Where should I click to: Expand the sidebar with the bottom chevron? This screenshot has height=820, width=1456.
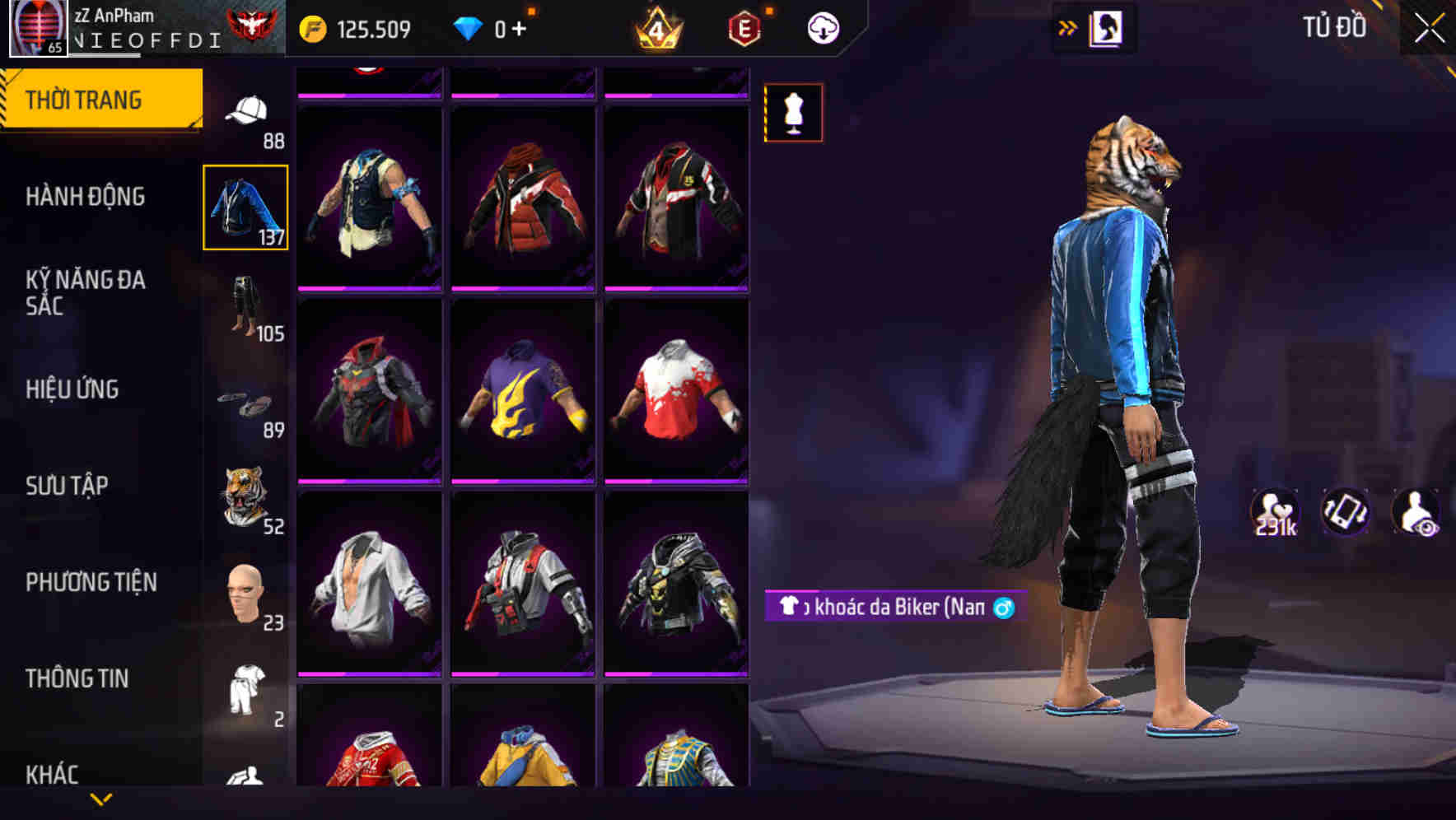(x=99, y=800)
